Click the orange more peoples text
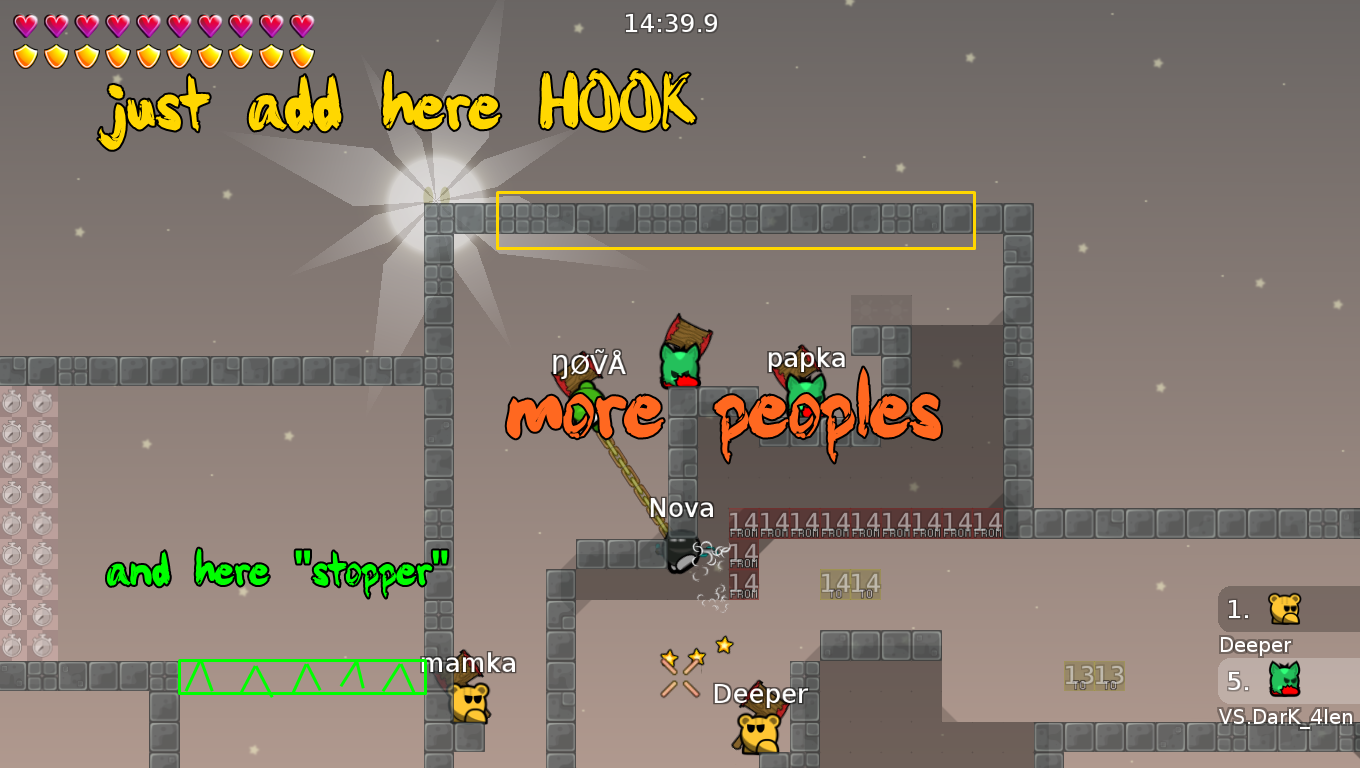 click(723, 414)
